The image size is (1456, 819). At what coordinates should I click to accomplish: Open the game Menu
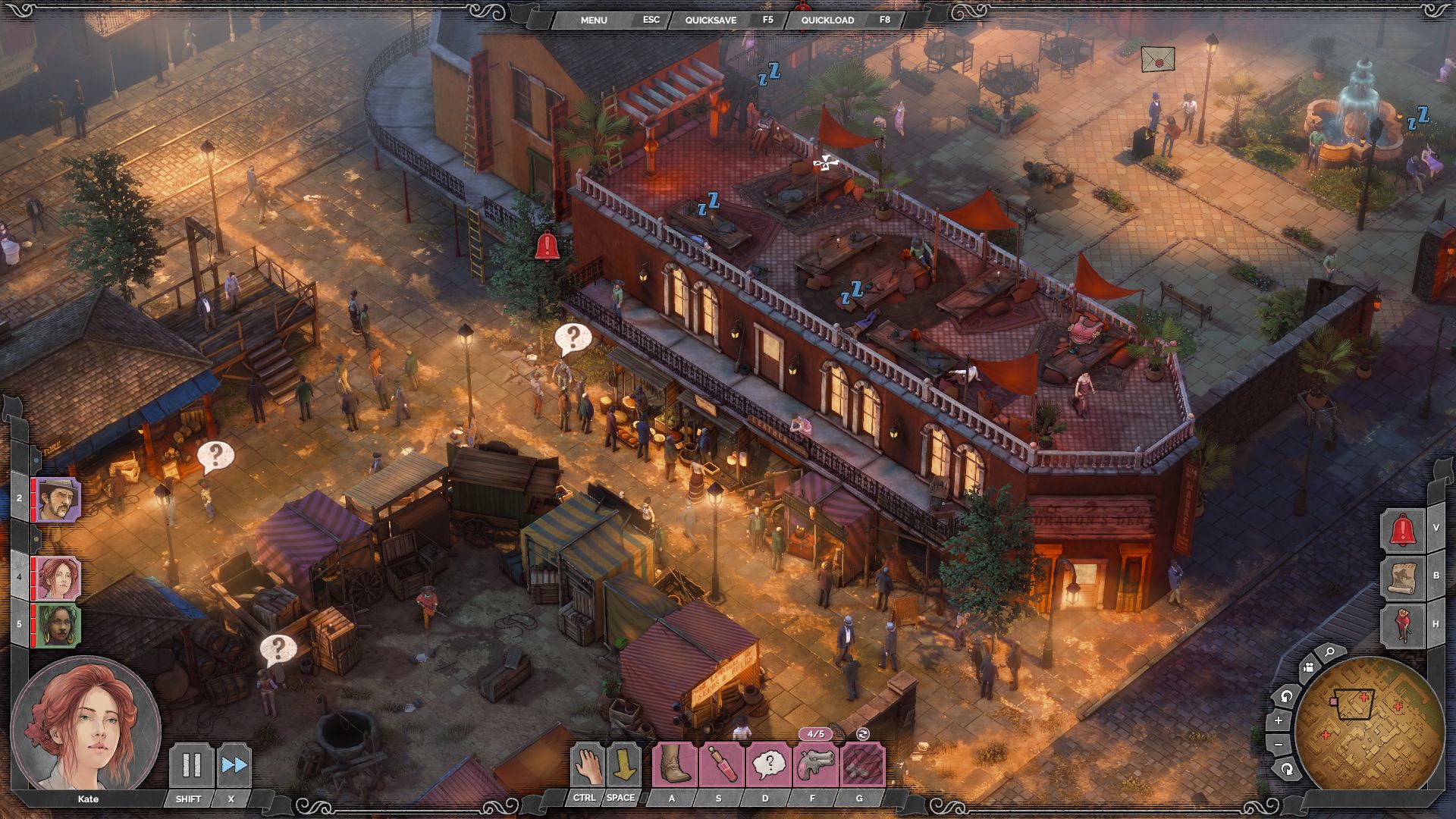pos(594,20)
